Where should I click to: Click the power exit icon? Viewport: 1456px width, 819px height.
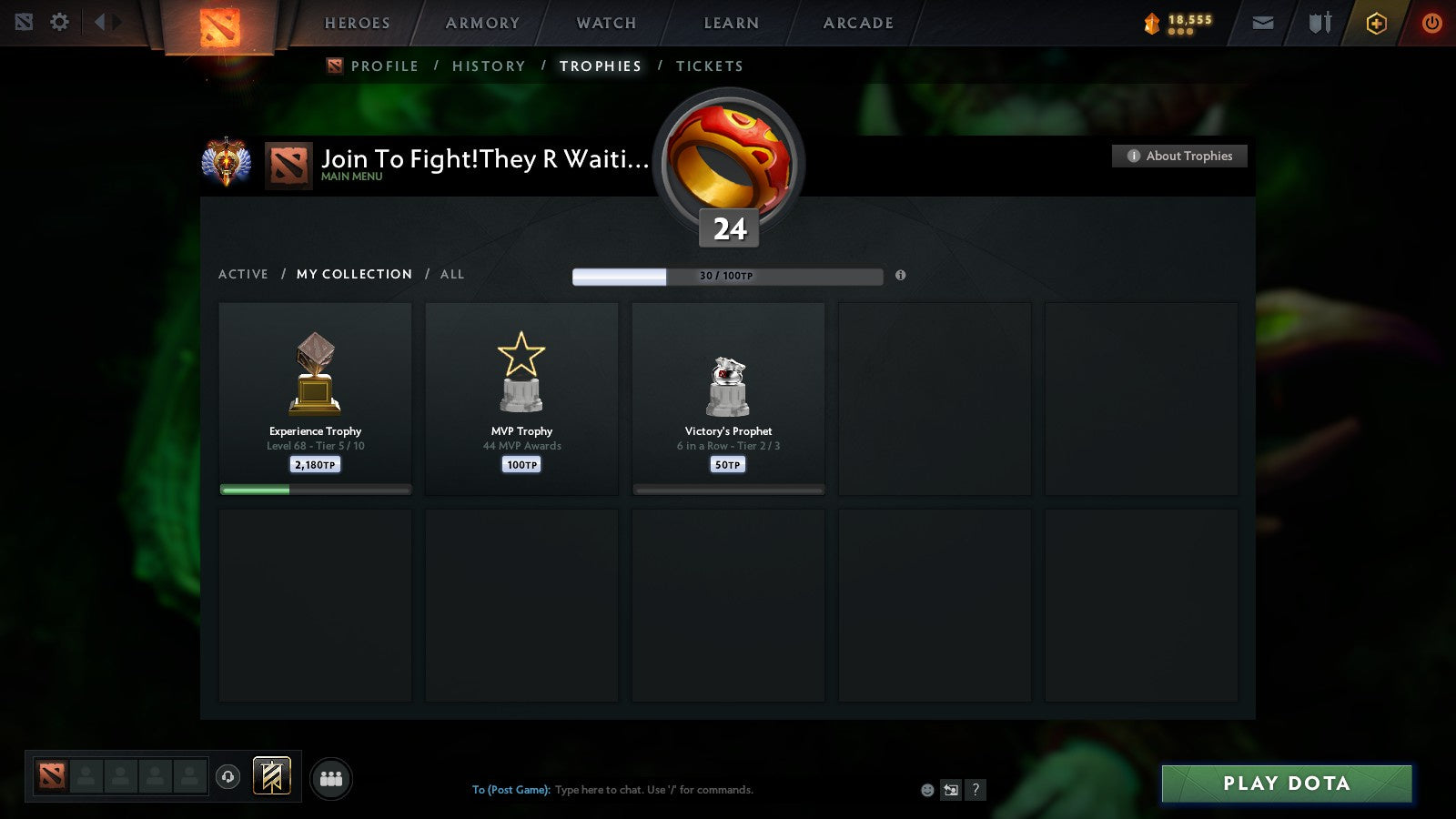click(x=1431, y=22)
